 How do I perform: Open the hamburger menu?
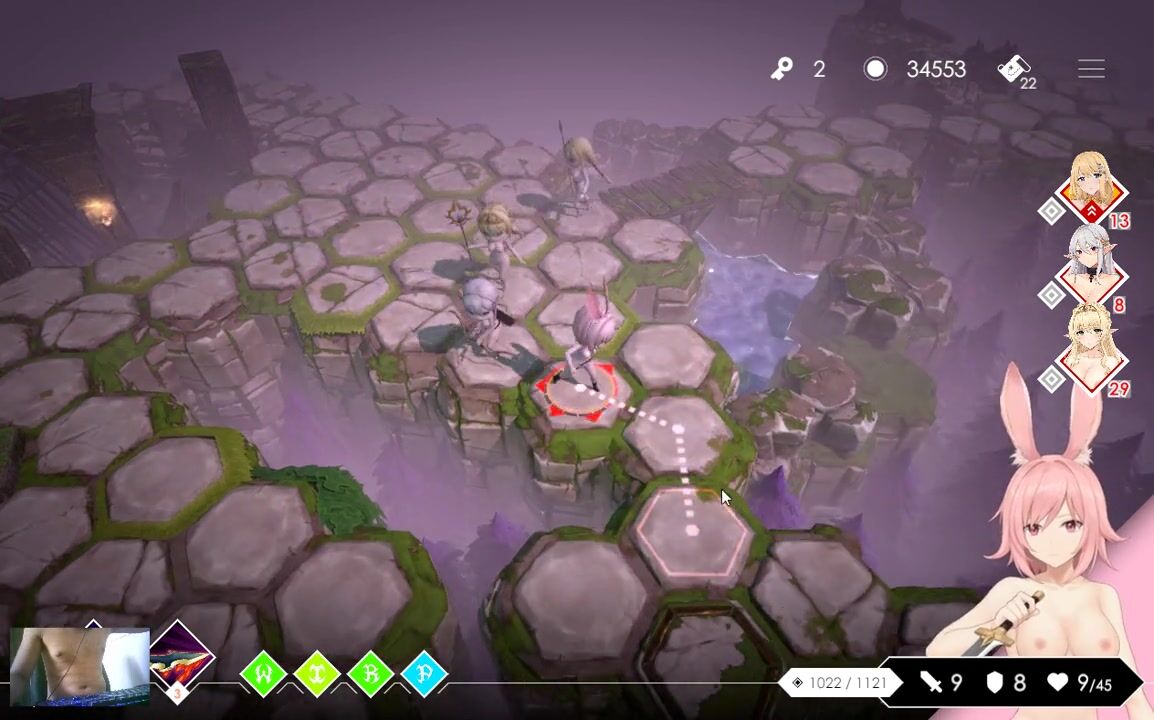(x=1091, y=69)
